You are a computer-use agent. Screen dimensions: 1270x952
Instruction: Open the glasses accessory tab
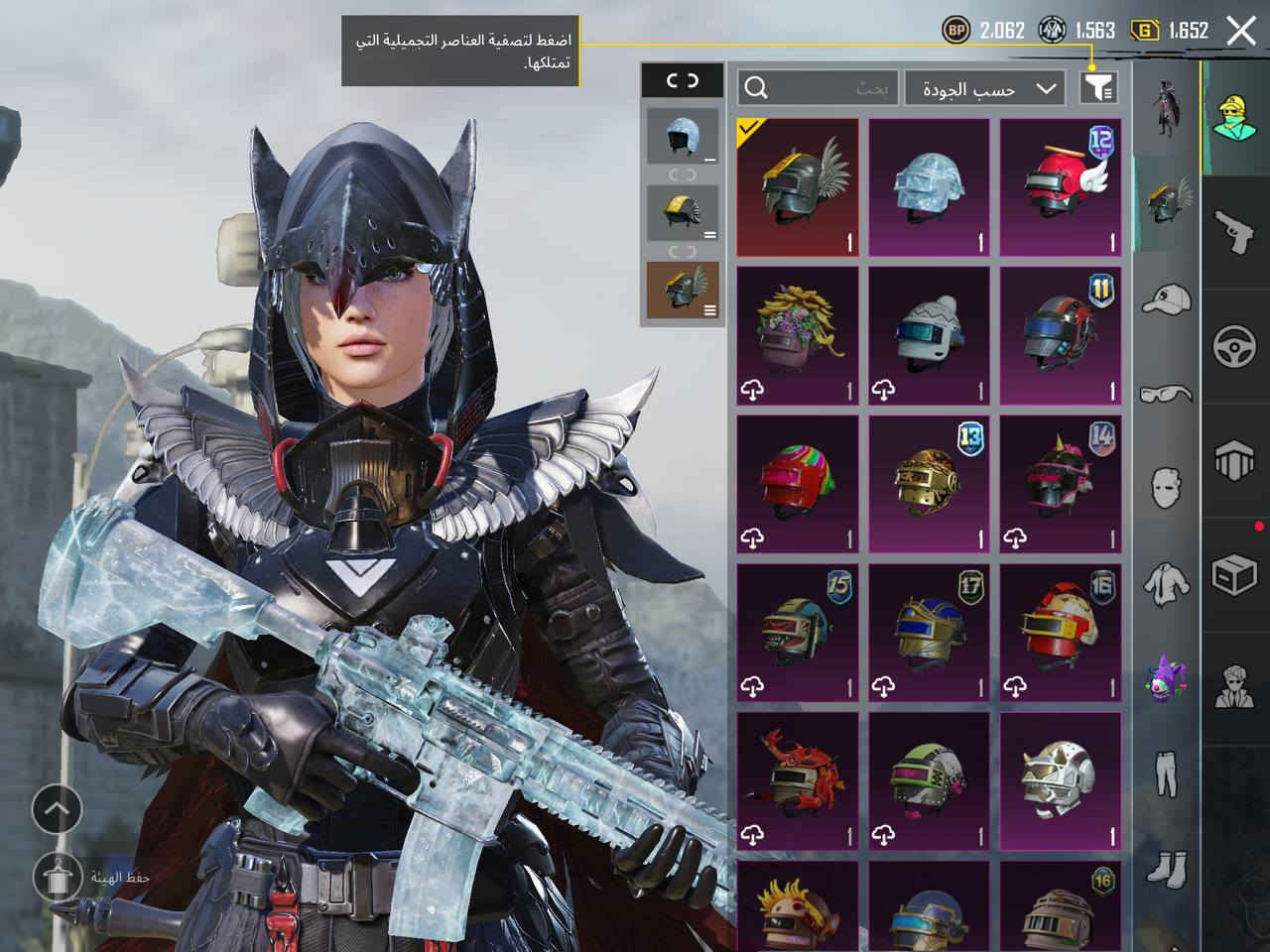click(1166, 394)
